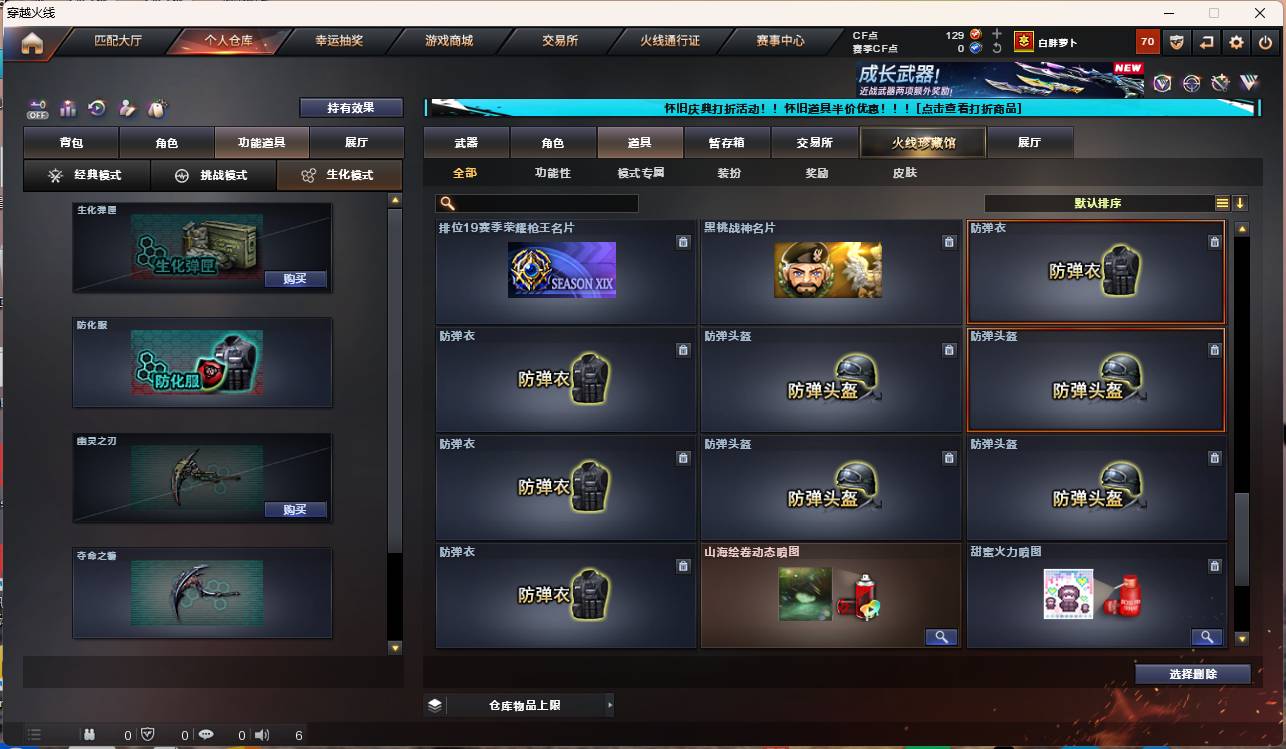This screenshot has width=1286, height=749.
Task: Click the 选择删除 button at bottom right
Action: (1192, 674)
